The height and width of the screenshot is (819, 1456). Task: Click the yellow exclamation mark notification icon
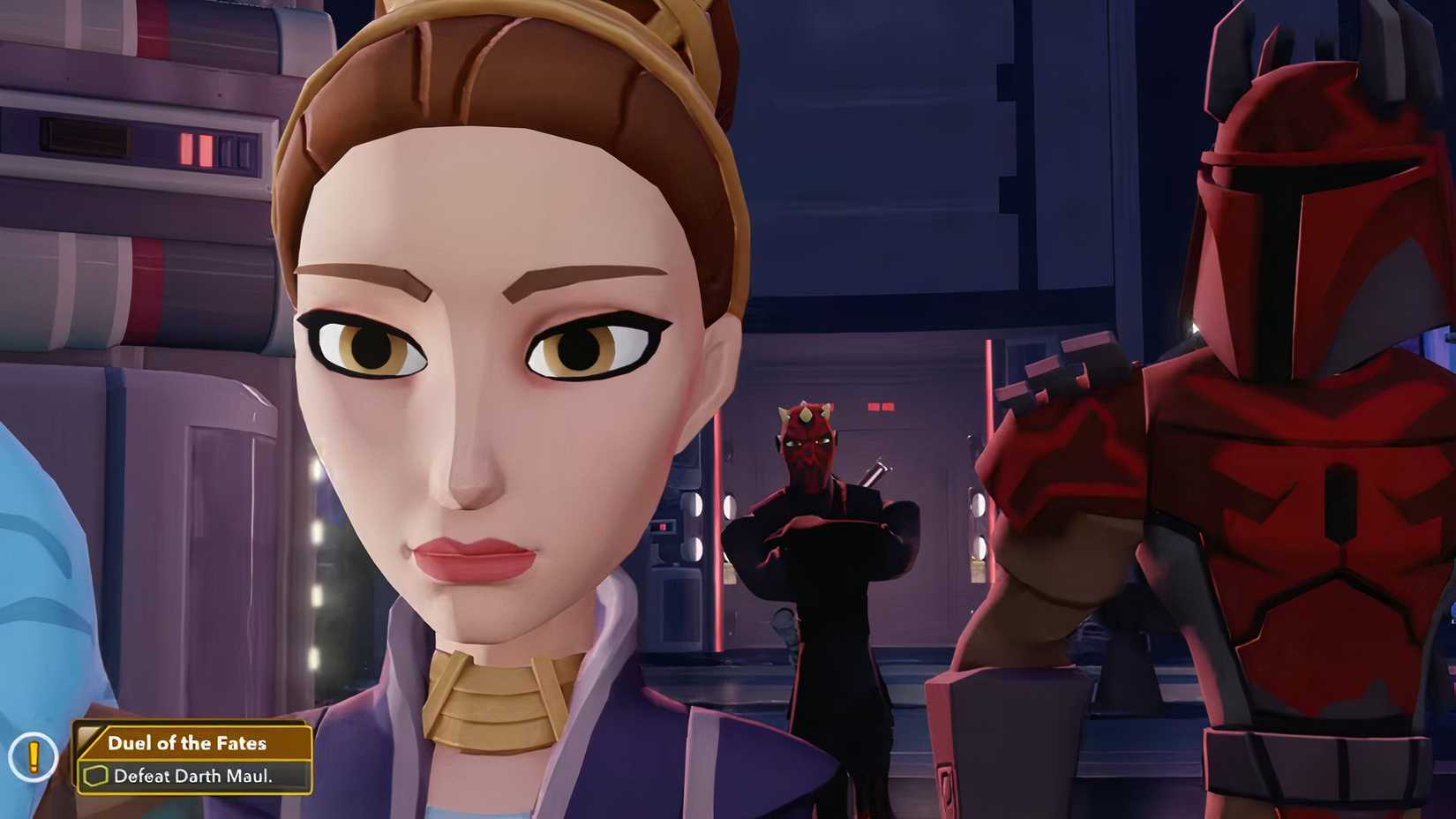point(34,757)
